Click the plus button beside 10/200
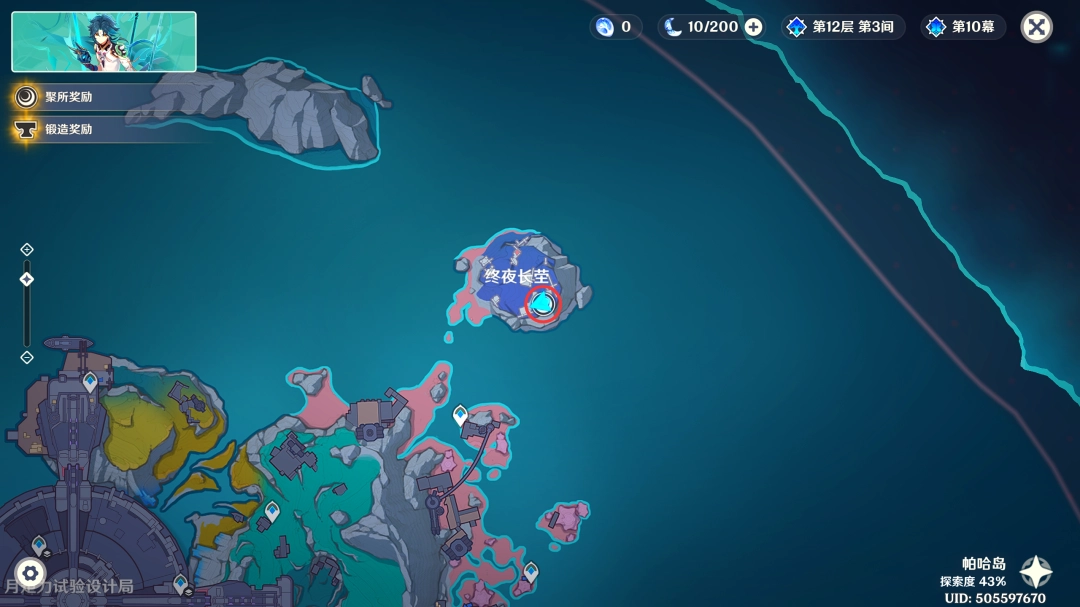The image size is (1080, 607). tap(753, 27)
